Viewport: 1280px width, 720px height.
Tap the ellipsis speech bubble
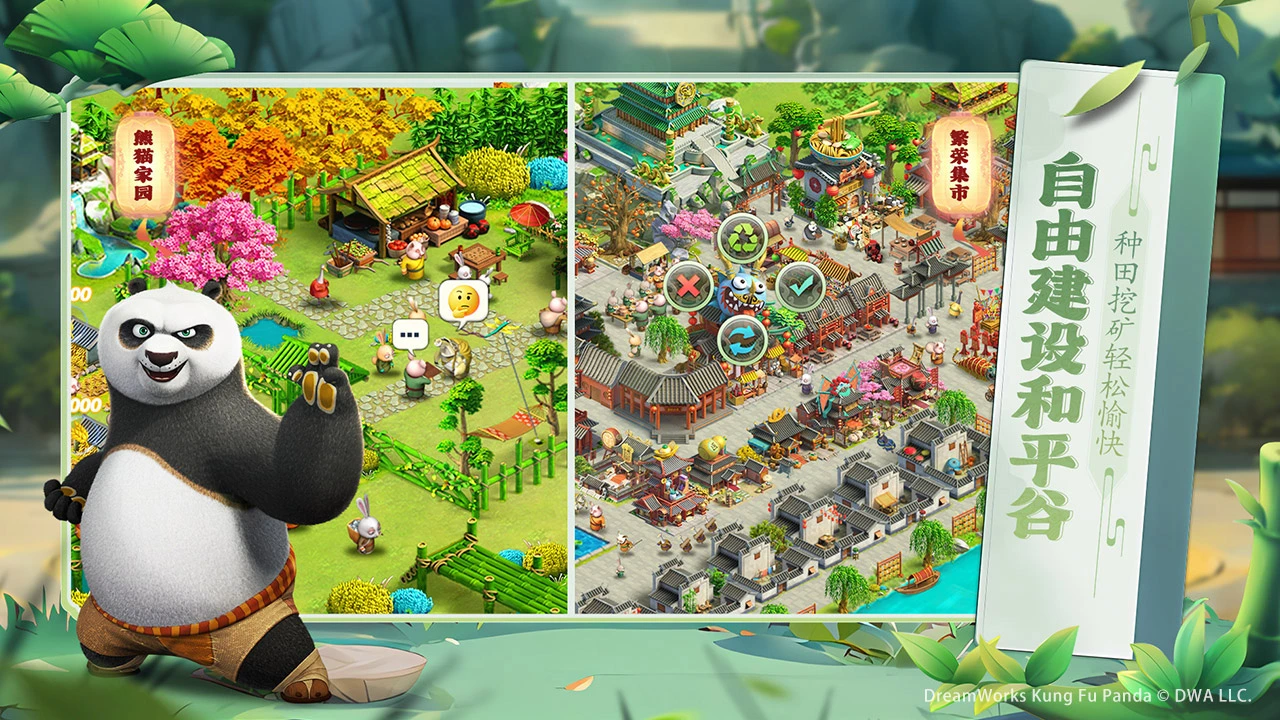(x=409, y=333)
